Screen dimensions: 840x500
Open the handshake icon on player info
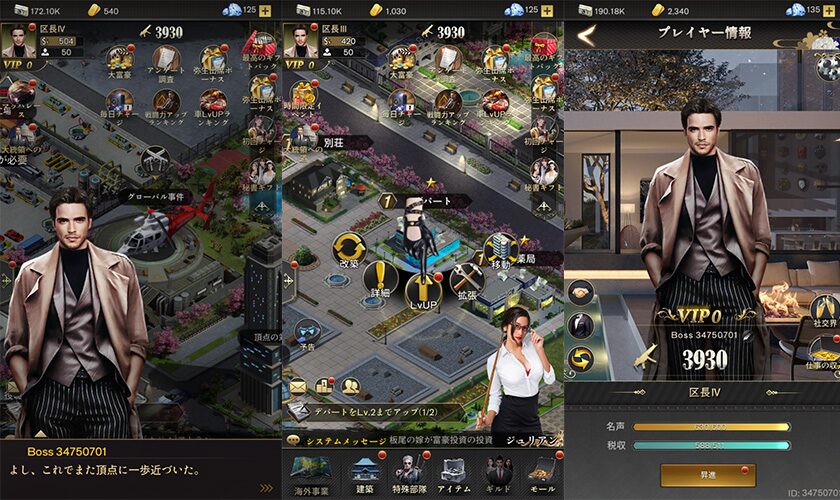point(581,292)
